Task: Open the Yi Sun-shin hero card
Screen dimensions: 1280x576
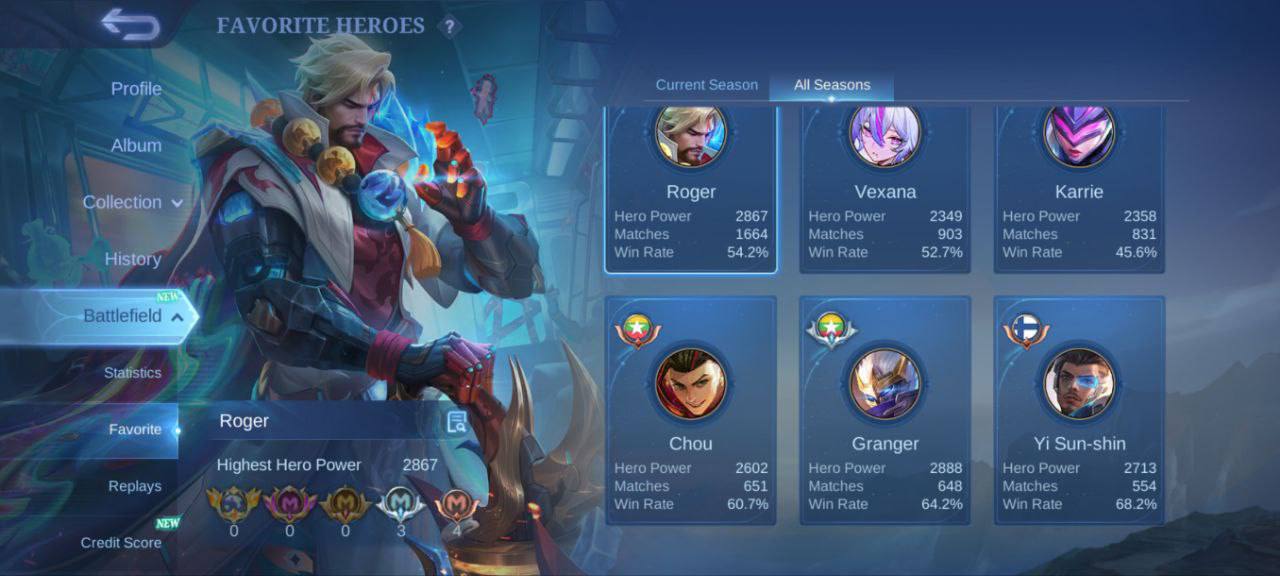Action: pos(1079,410)
